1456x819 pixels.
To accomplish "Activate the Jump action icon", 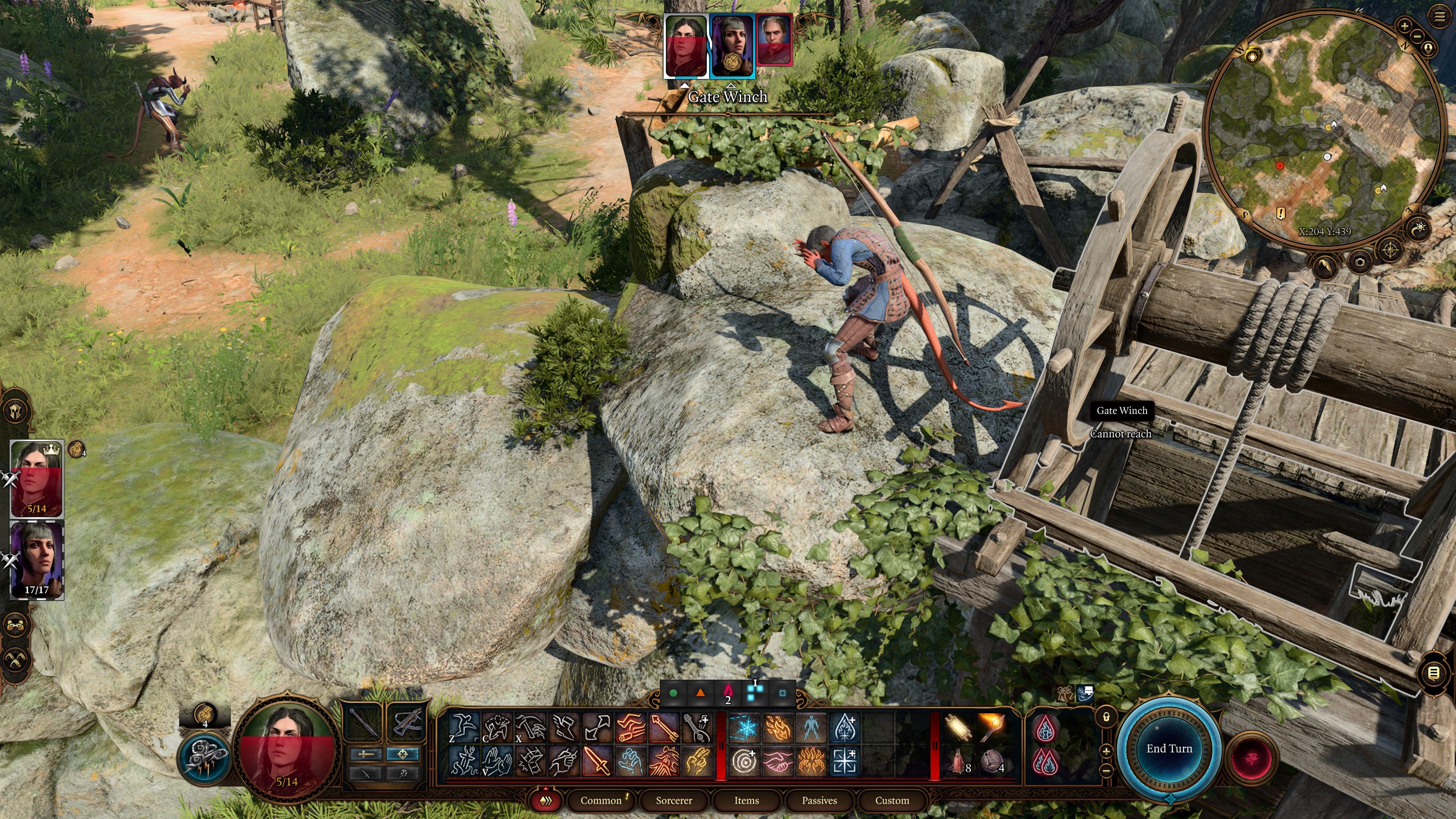I will [463, 727].
